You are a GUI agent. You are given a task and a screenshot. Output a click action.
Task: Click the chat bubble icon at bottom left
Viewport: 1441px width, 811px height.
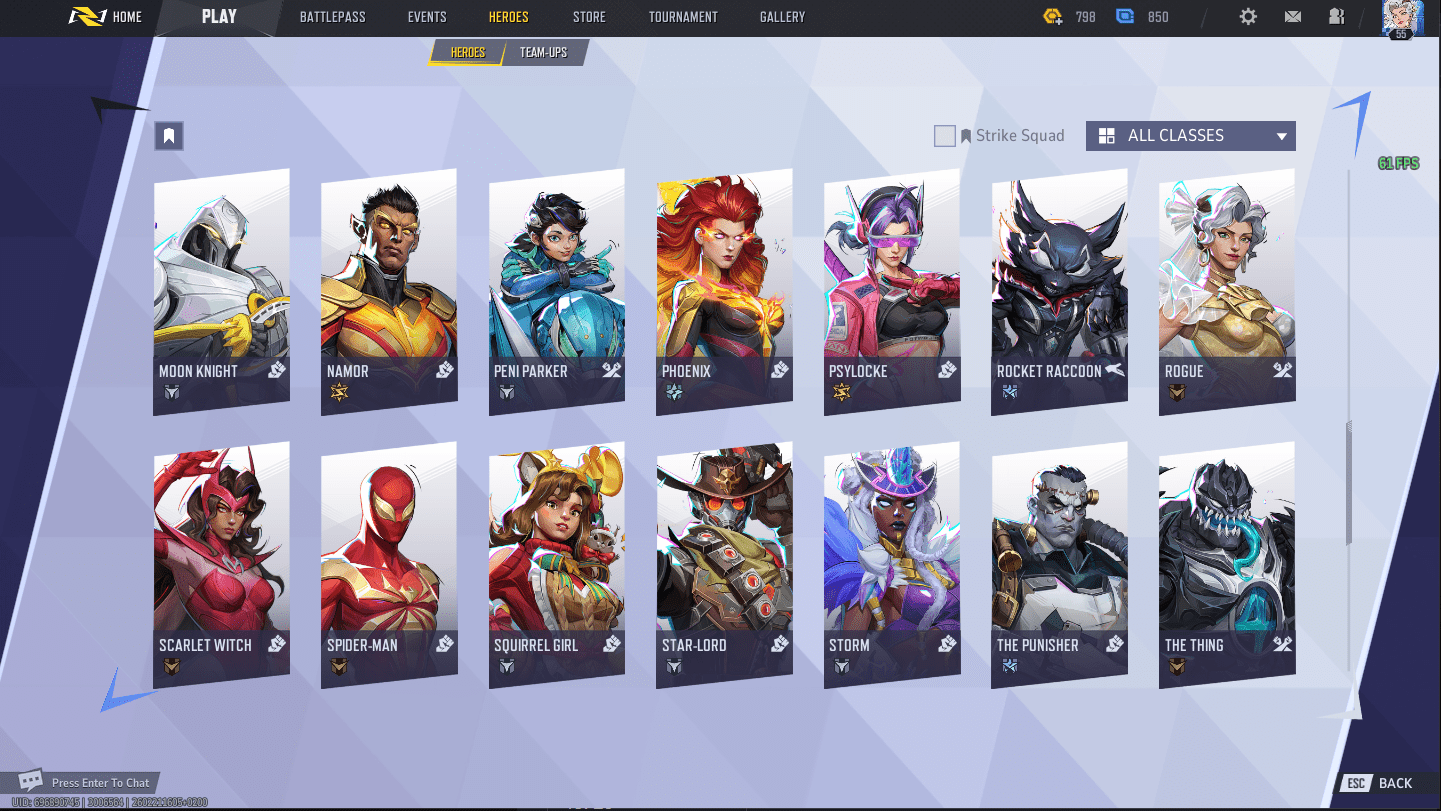tap(30, 782)
